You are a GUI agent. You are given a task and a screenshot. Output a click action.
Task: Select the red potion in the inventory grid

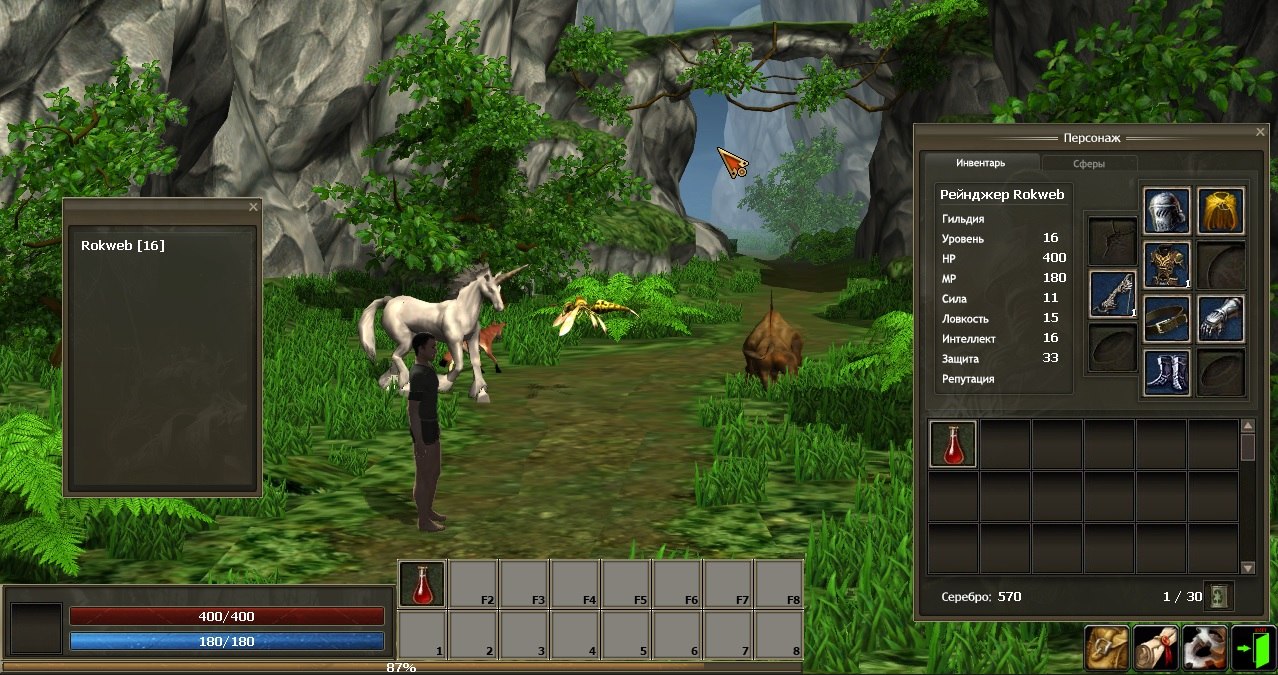coord(953,444)
